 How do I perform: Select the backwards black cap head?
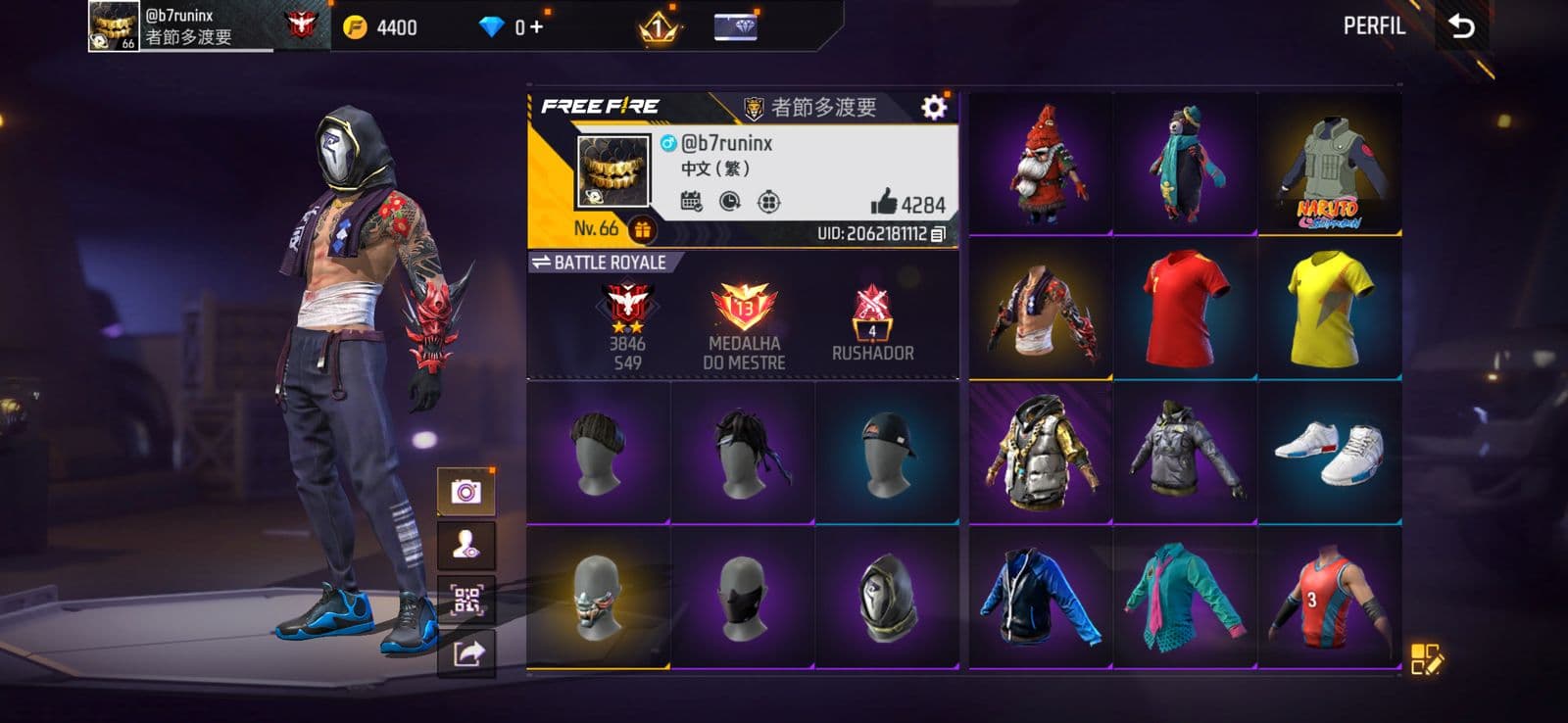(887, 453)
